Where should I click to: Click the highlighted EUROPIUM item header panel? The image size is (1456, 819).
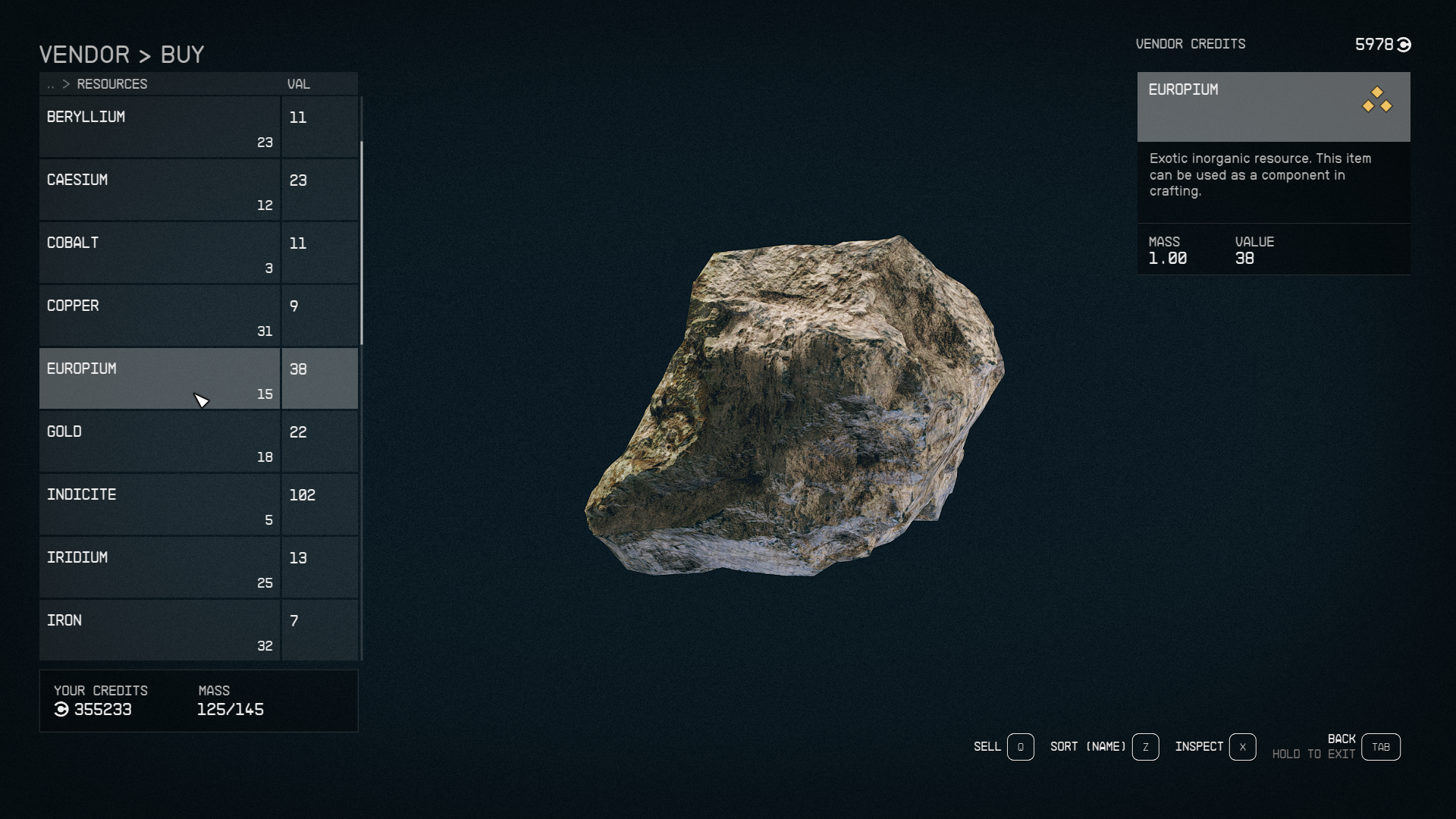[x=1274, y=106]
